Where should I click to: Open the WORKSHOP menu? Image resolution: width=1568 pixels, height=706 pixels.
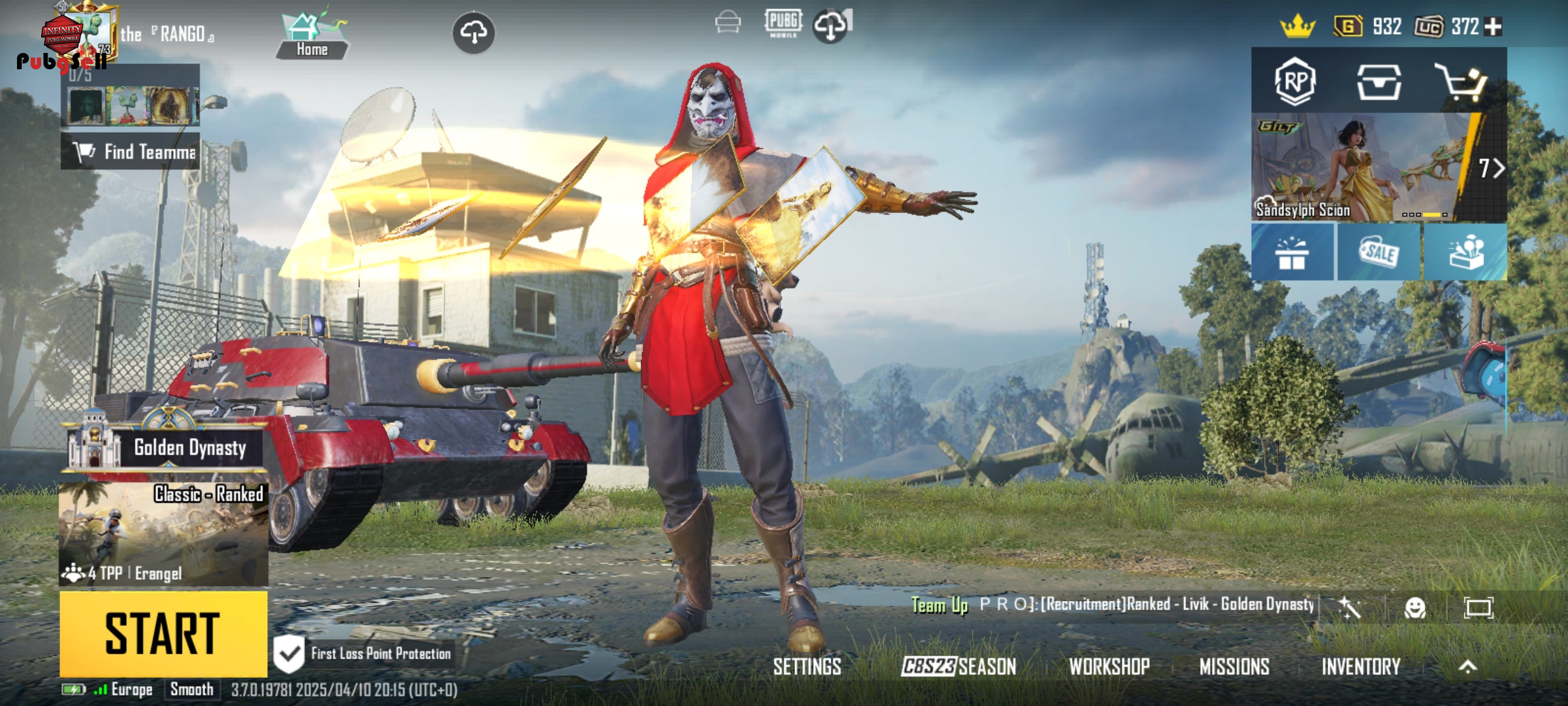1109,667
